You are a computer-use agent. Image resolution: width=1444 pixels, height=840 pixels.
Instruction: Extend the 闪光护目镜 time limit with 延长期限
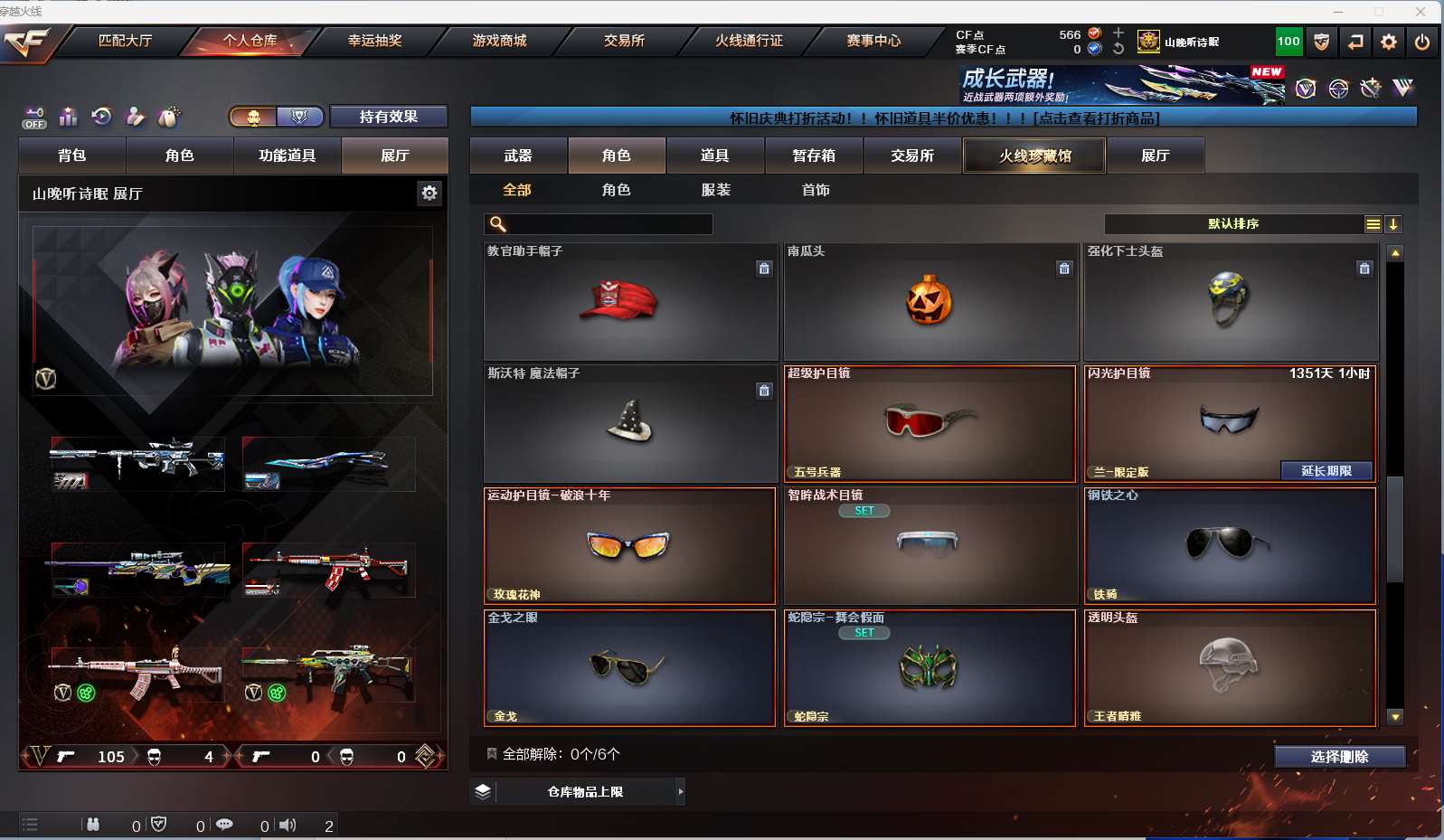[1326, 471]
